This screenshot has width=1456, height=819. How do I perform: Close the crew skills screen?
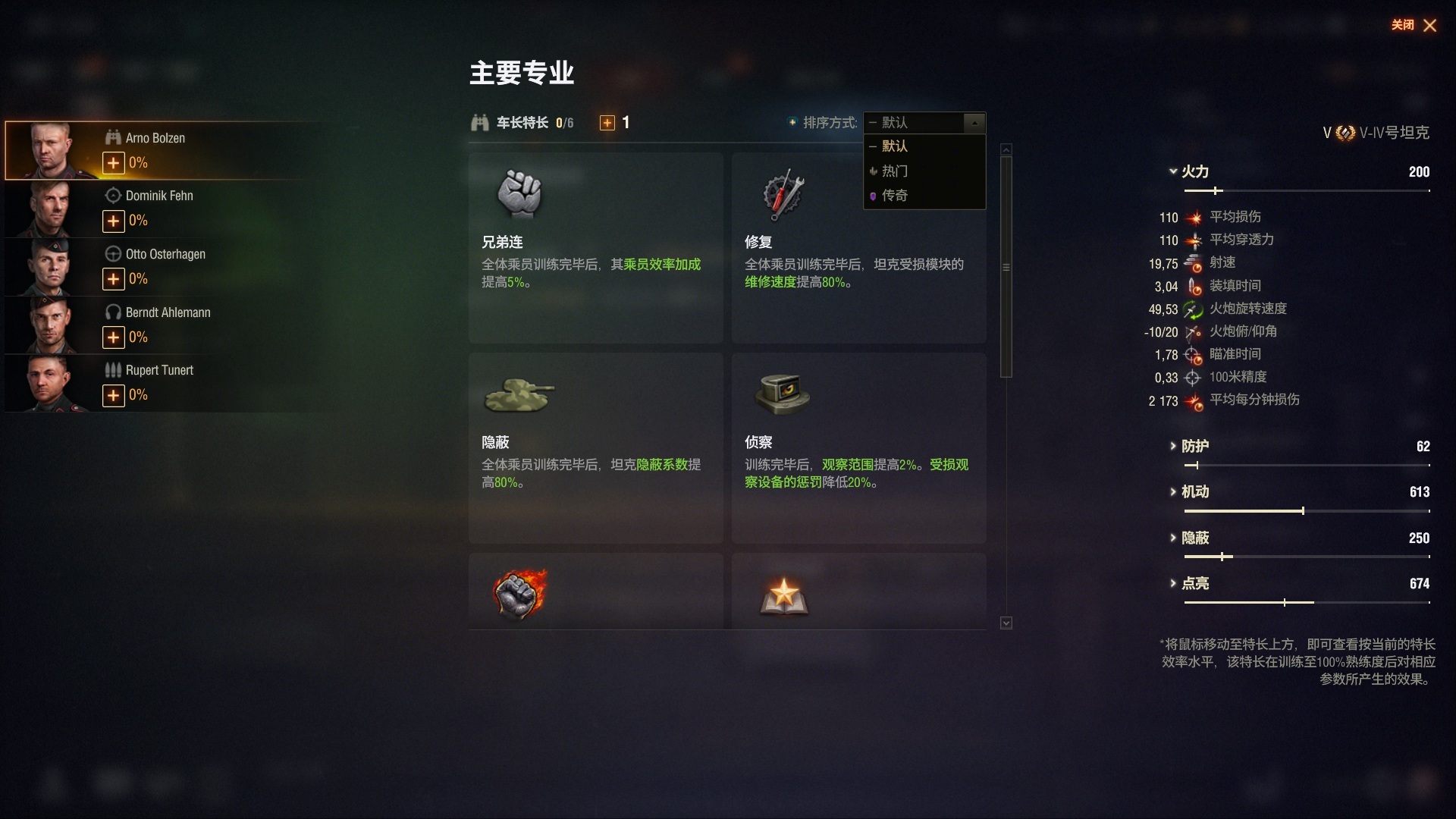click(x=1429, y=25)
